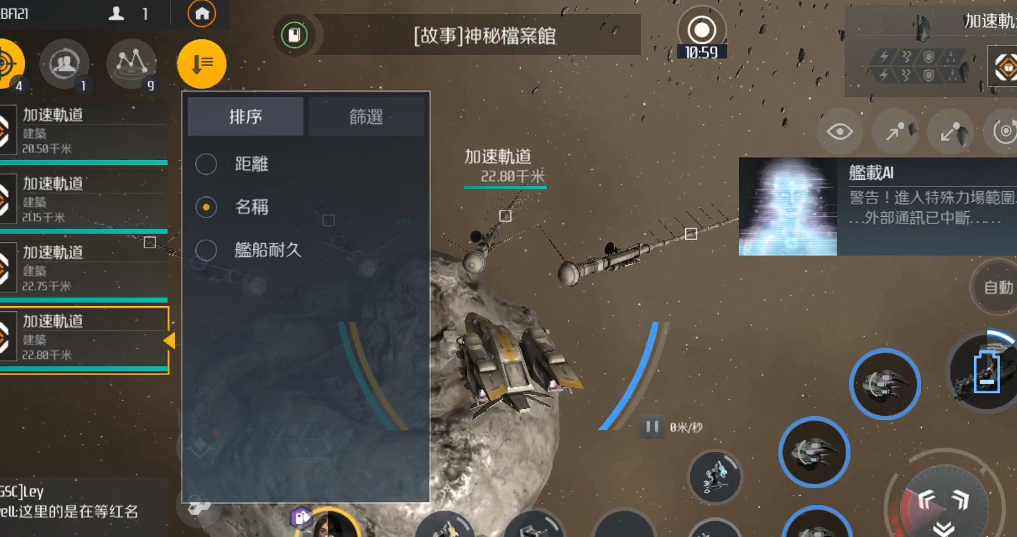The height and width of the screenshot is (537, 1017).
Task: Switch to the 篩選 filter tab
Action: 366,117
